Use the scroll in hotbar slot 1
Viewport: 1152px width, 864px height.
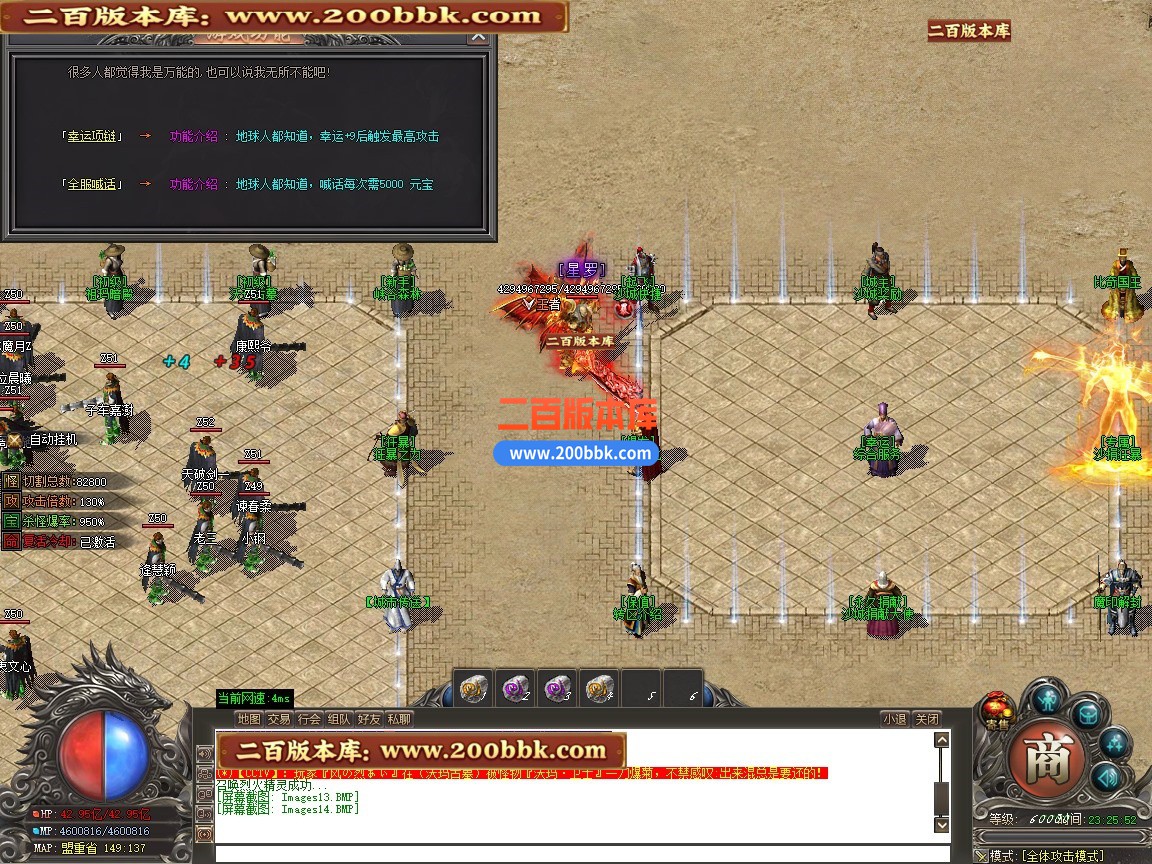pos(473,689)
